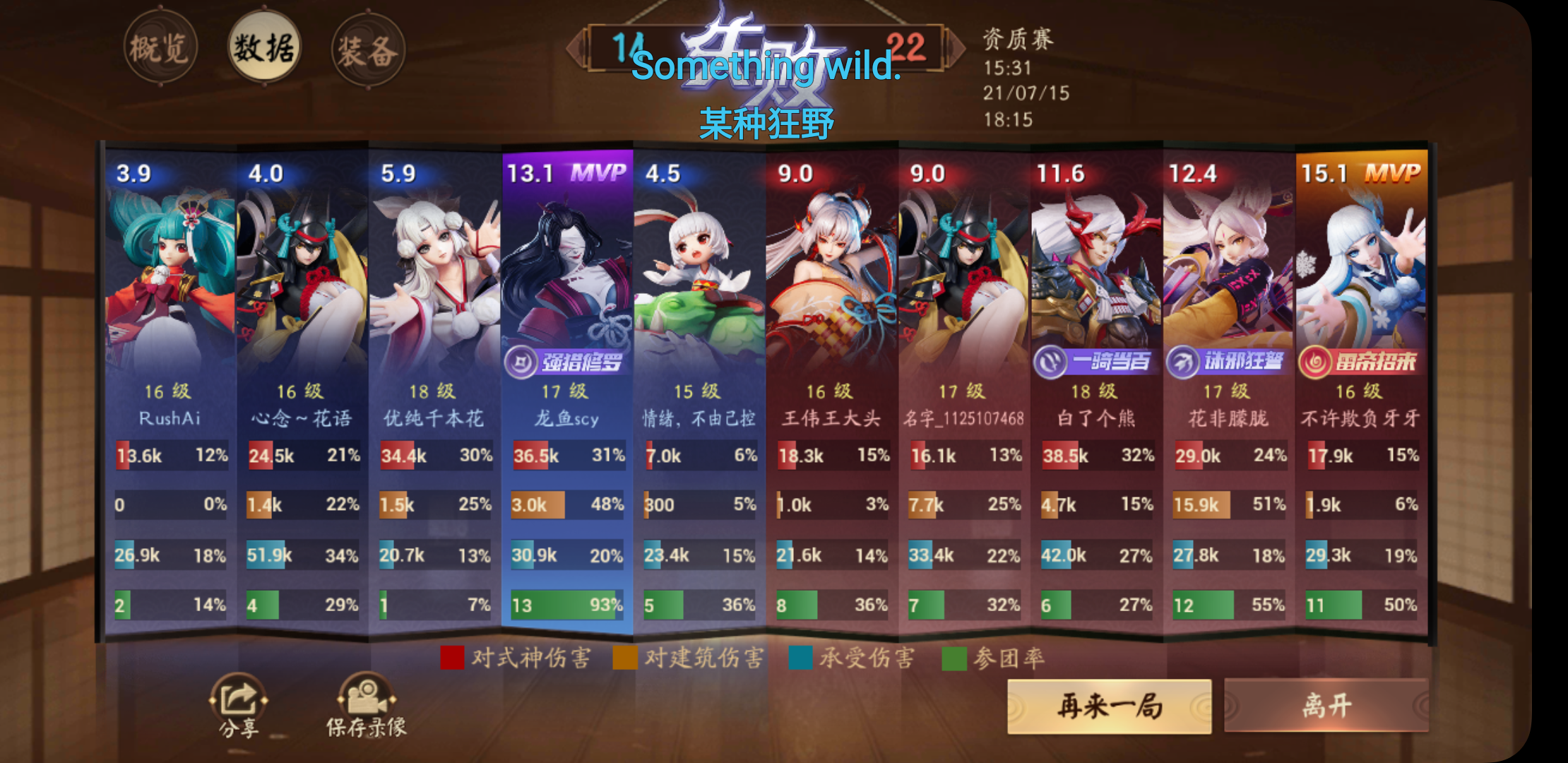Open the 分享 share icon

pos(237,703)
